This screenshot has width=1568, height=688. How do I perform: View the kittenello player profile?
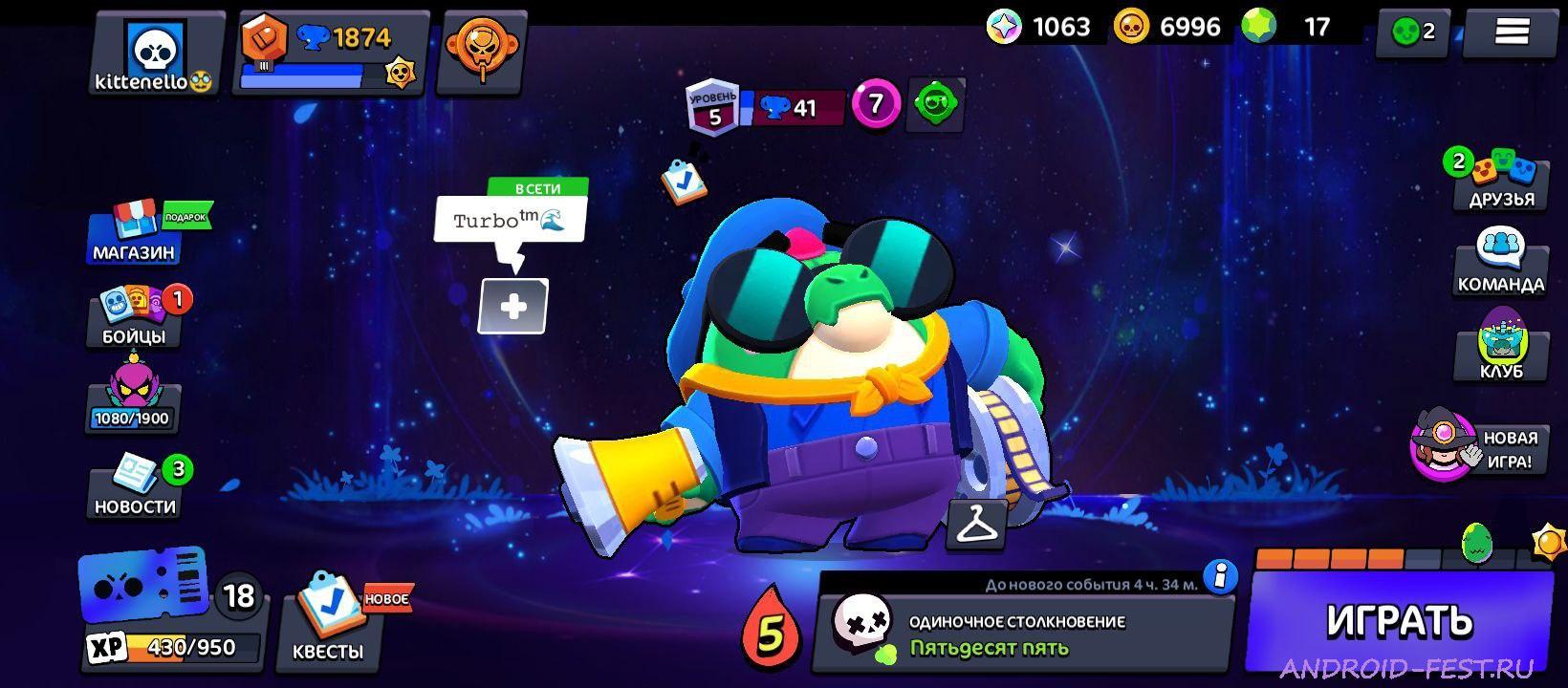153,53
